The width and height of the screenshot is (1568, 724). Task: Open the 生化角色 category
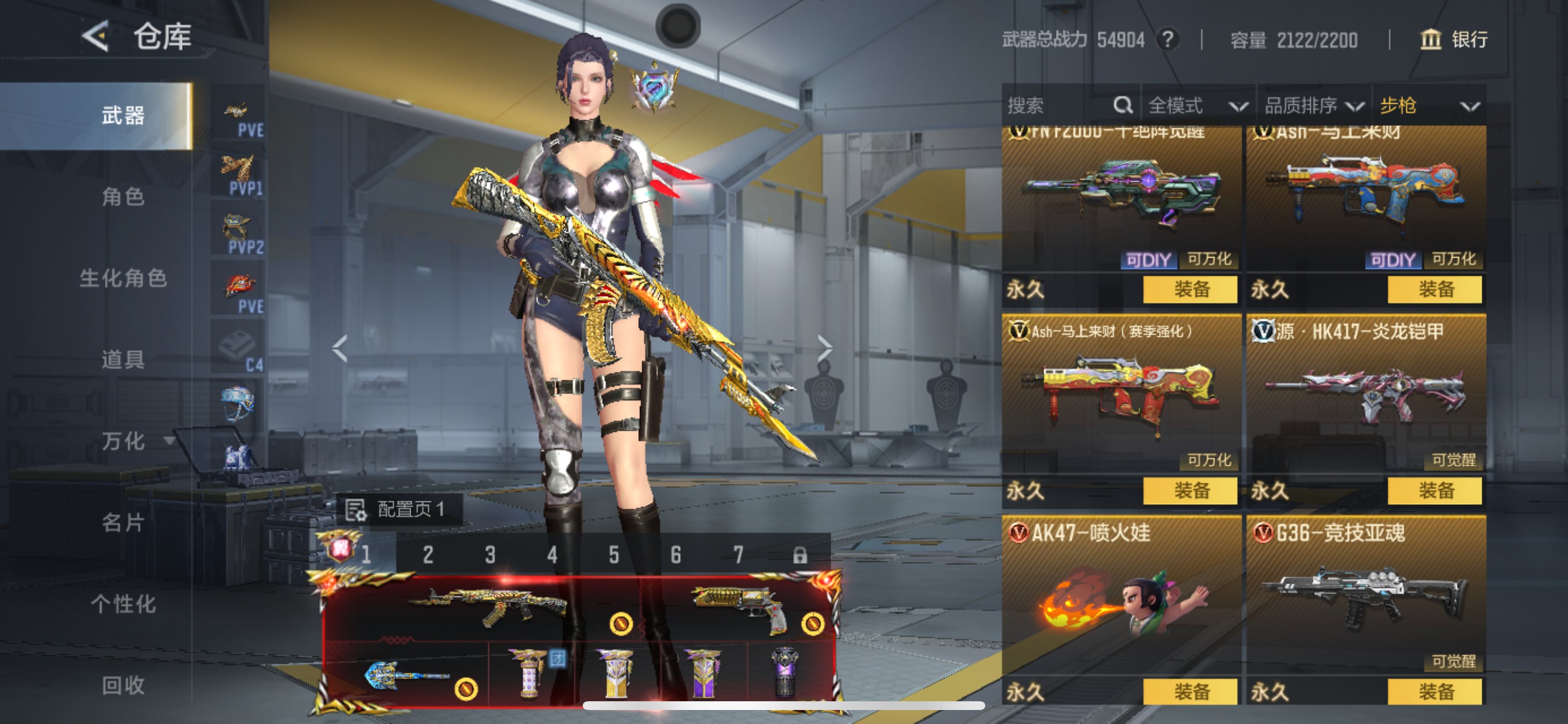(x=123, y=278)
